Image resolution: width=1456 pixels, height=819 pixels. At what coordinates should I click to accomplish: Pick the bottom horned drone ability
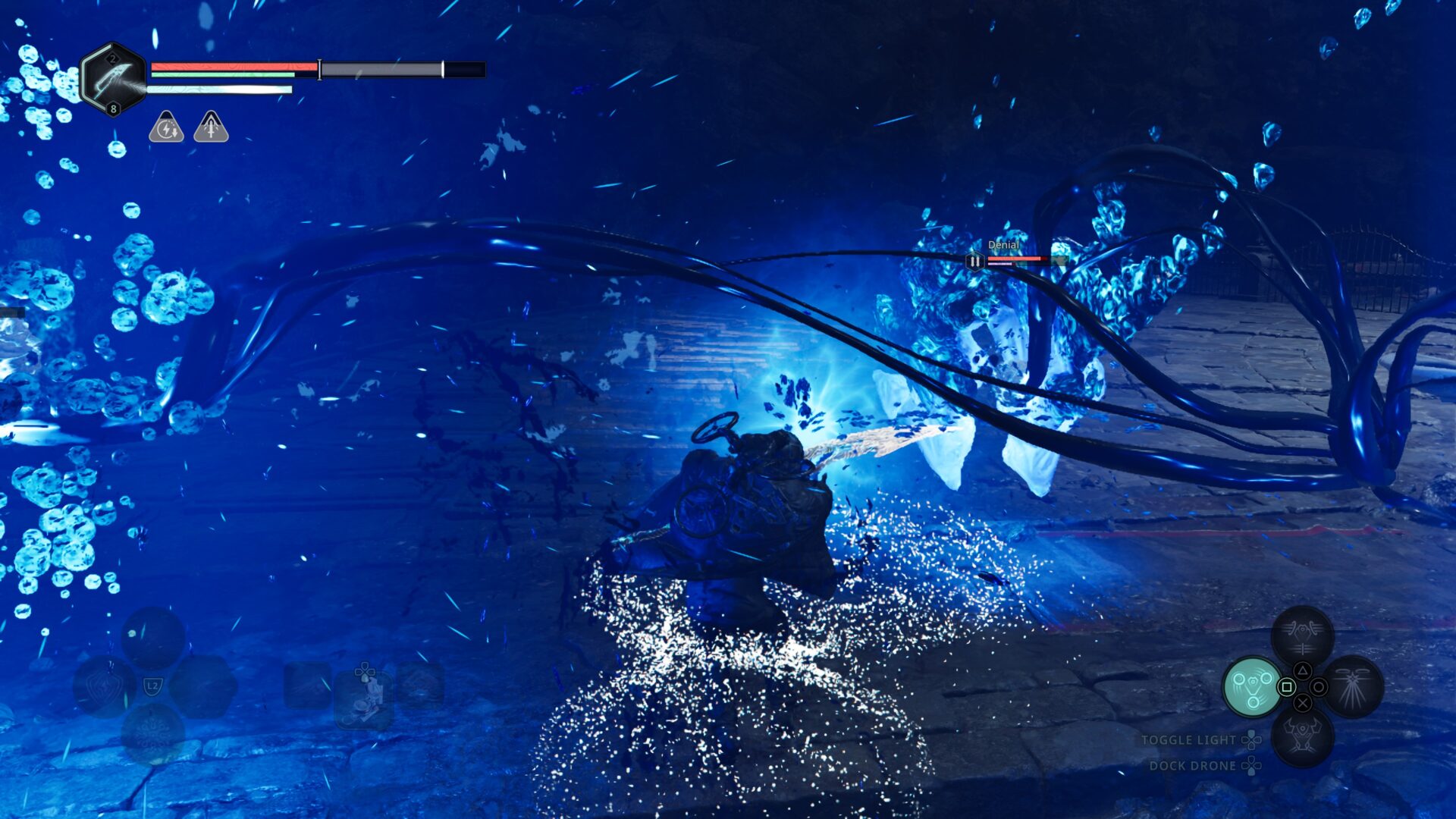click(1302, 736)
